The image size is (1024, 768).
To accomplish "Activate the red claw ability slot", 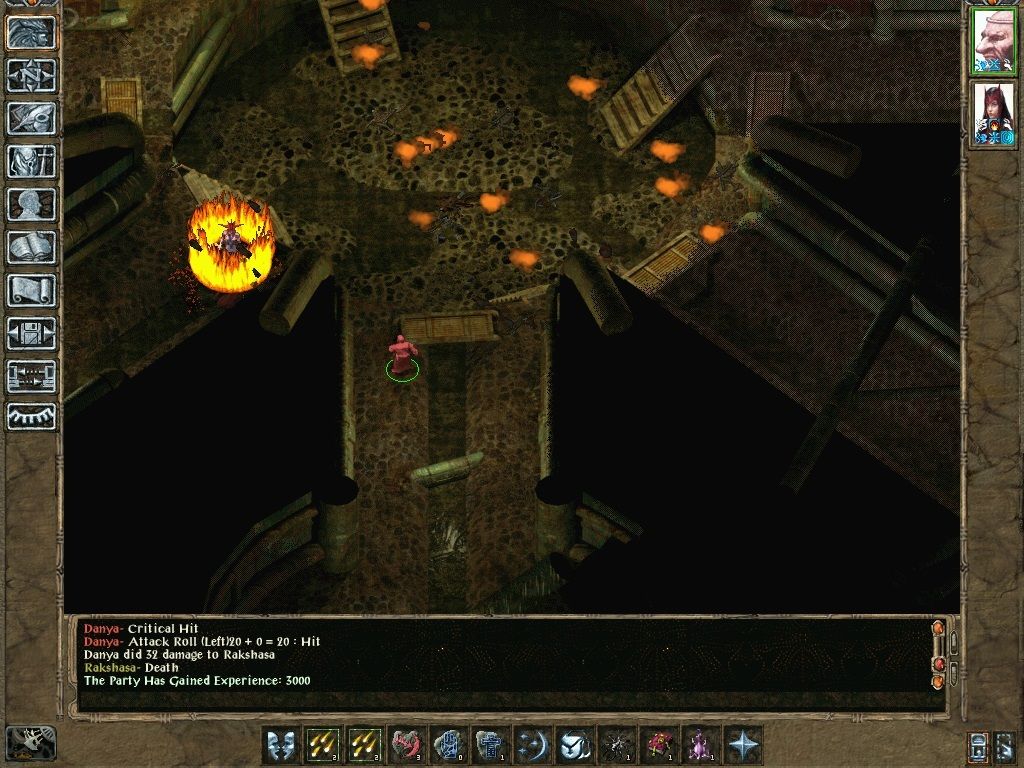I will click(x=407, y=745).
